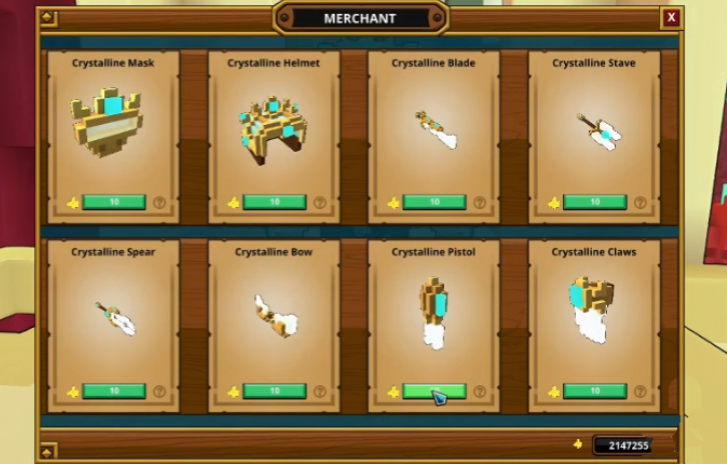The image size is (727, 464).
Task: Close the Merchant window
Action: click(x=671, y=17)
